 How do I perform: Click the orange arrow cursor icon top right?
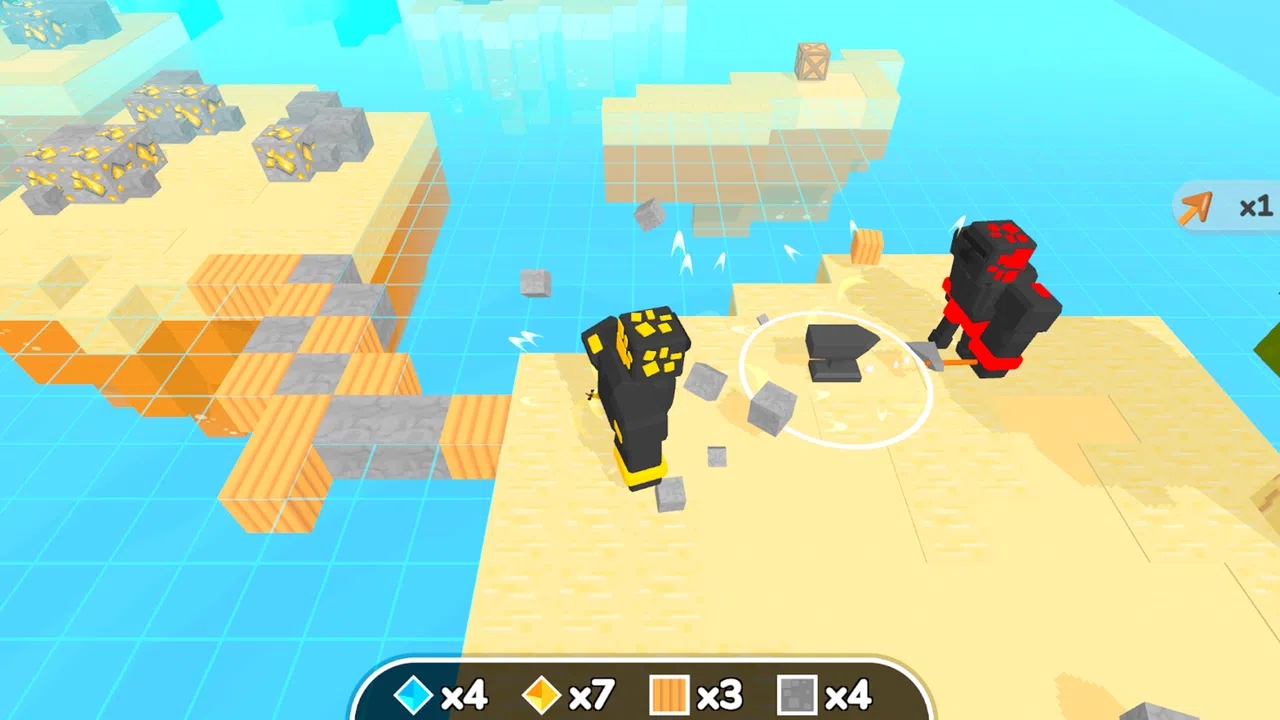coord(1198,208)
